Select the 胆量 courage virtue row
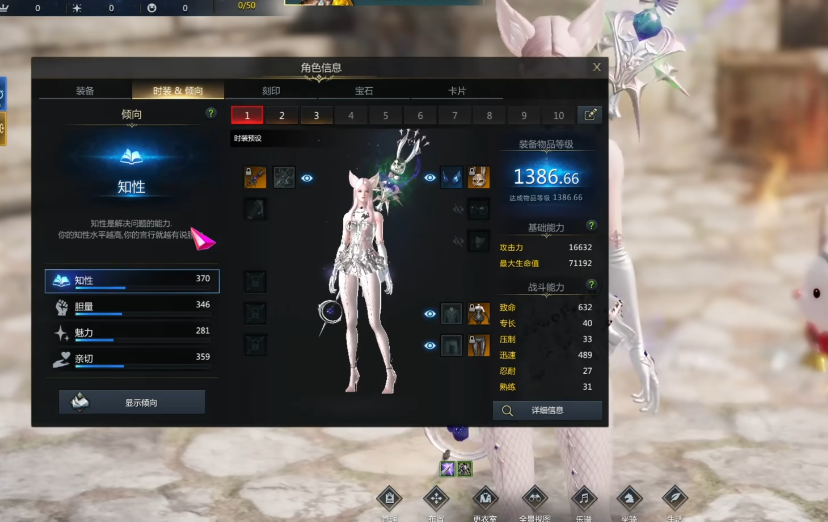This screenshot has width=828, height=522. (132, 306)
